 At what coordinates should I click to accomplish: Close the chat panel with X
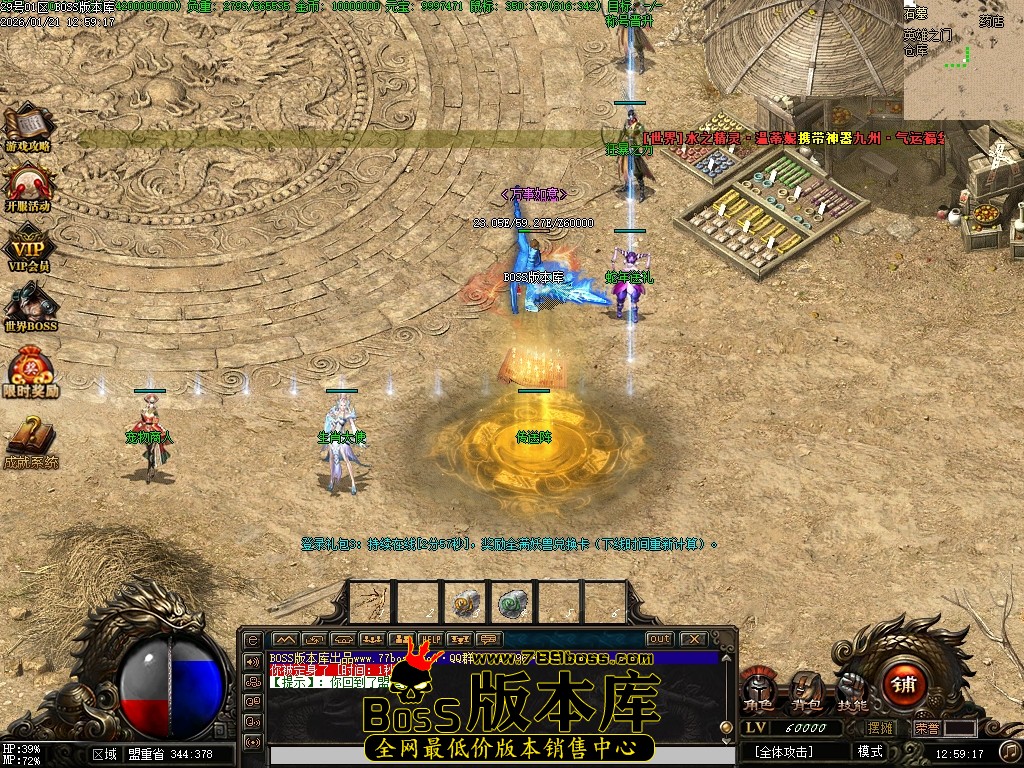(x=692, y=639)
